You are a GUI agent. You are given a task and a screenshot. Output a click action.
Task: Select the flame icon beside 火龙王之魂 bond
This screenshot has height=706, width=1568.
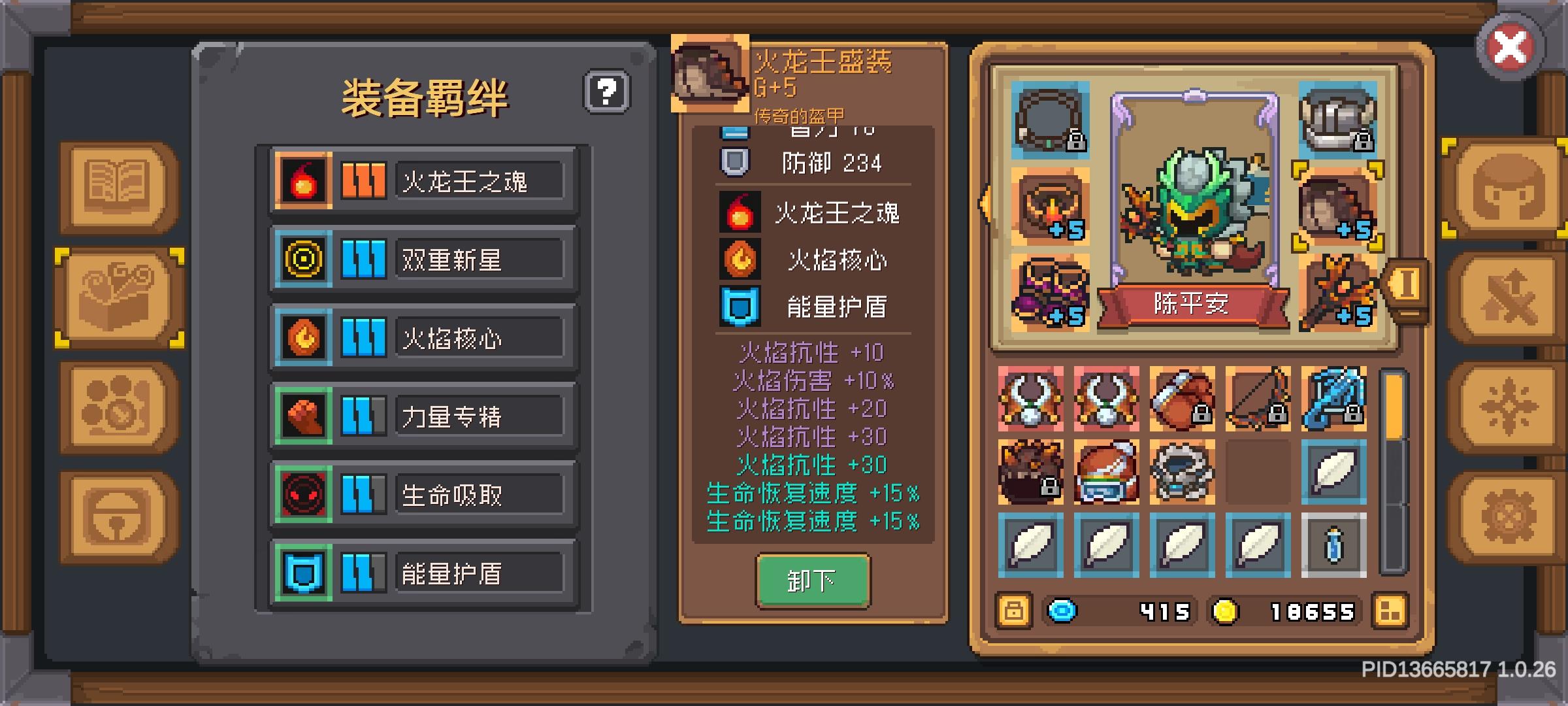302,180
